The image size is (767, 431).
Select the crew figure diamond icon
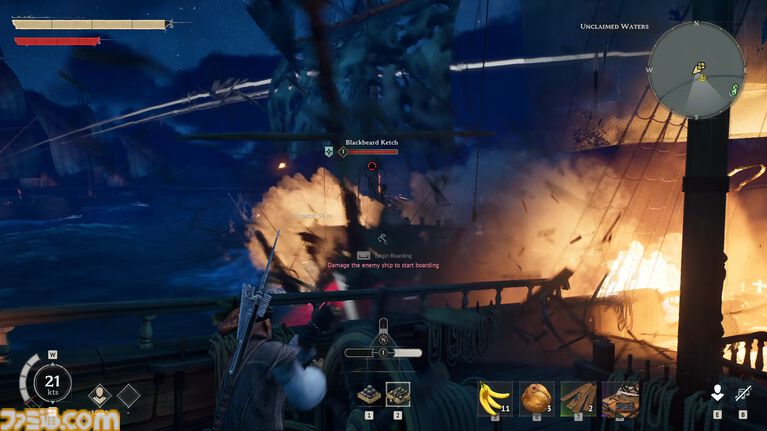[100, 396]
